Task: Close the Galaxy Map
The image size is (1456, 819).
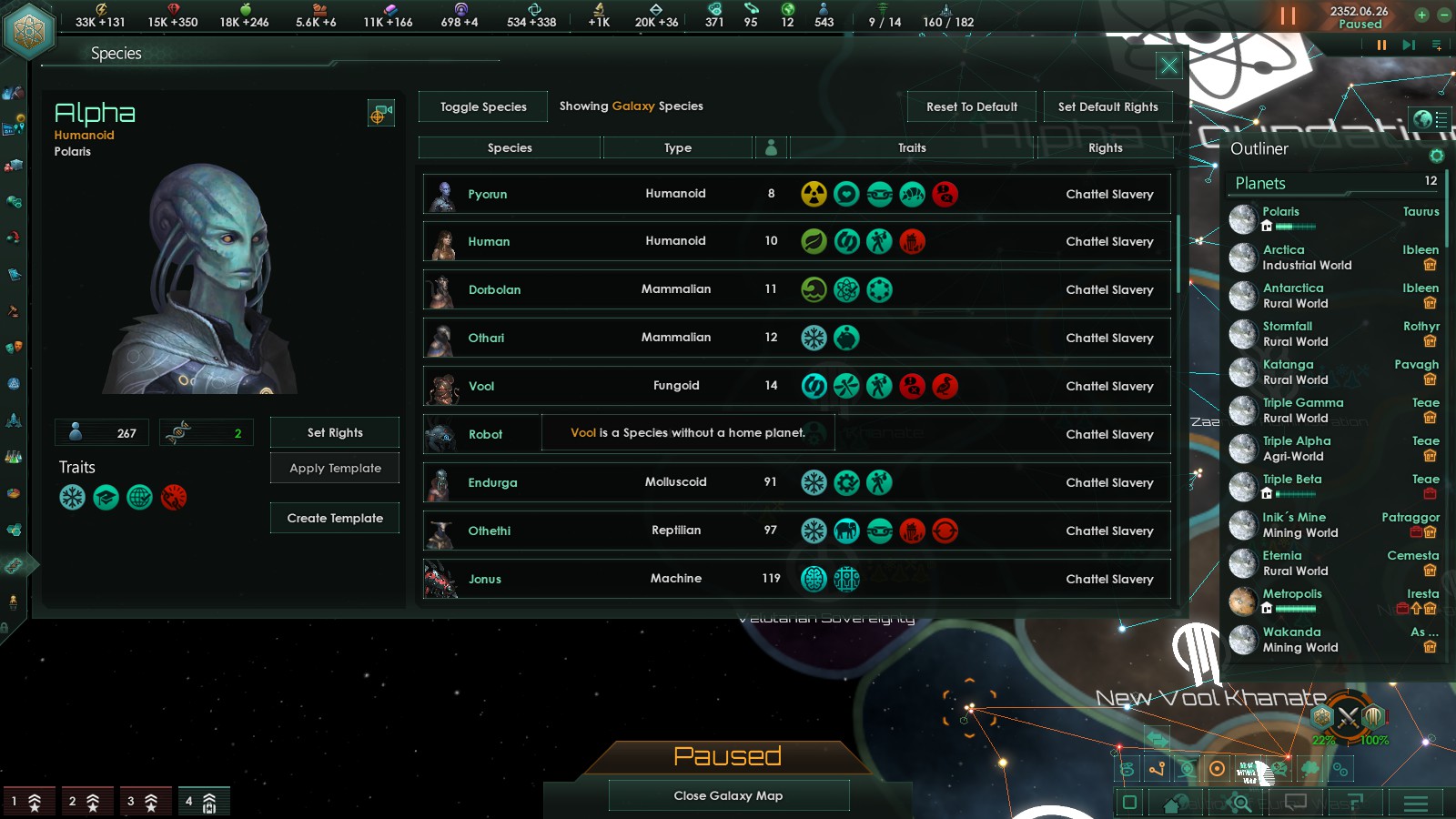Action: point(728,795)
